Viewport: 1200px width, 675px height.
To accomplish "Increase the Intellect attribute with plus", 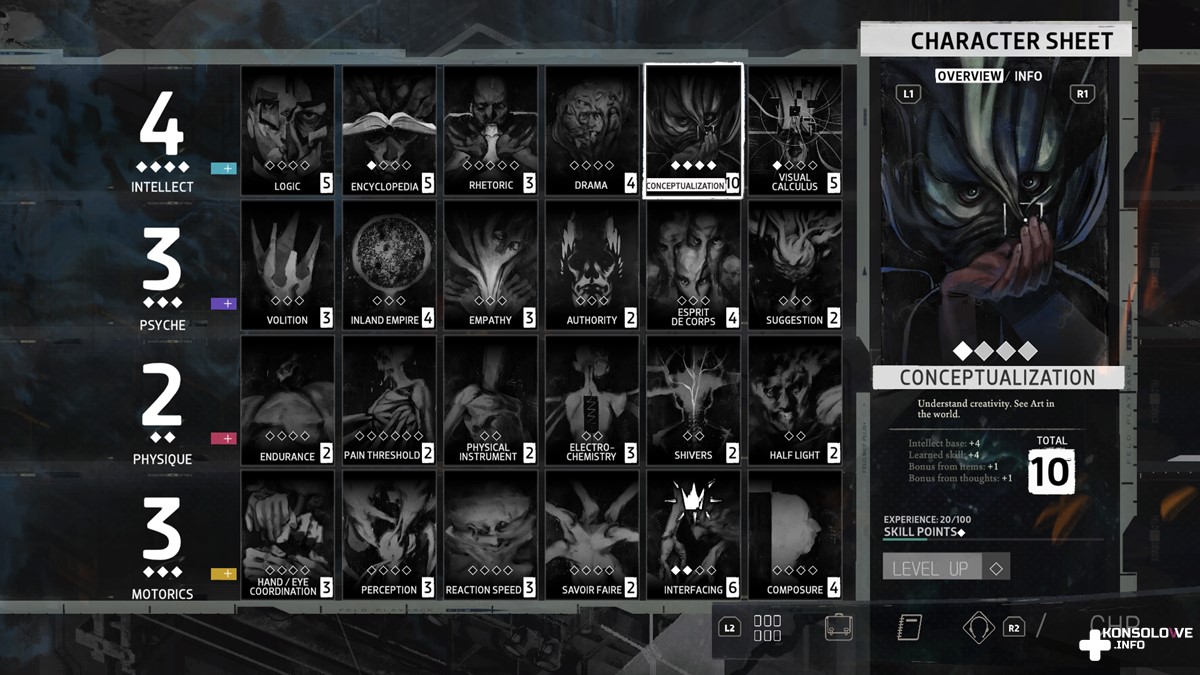I will point(224,168).
